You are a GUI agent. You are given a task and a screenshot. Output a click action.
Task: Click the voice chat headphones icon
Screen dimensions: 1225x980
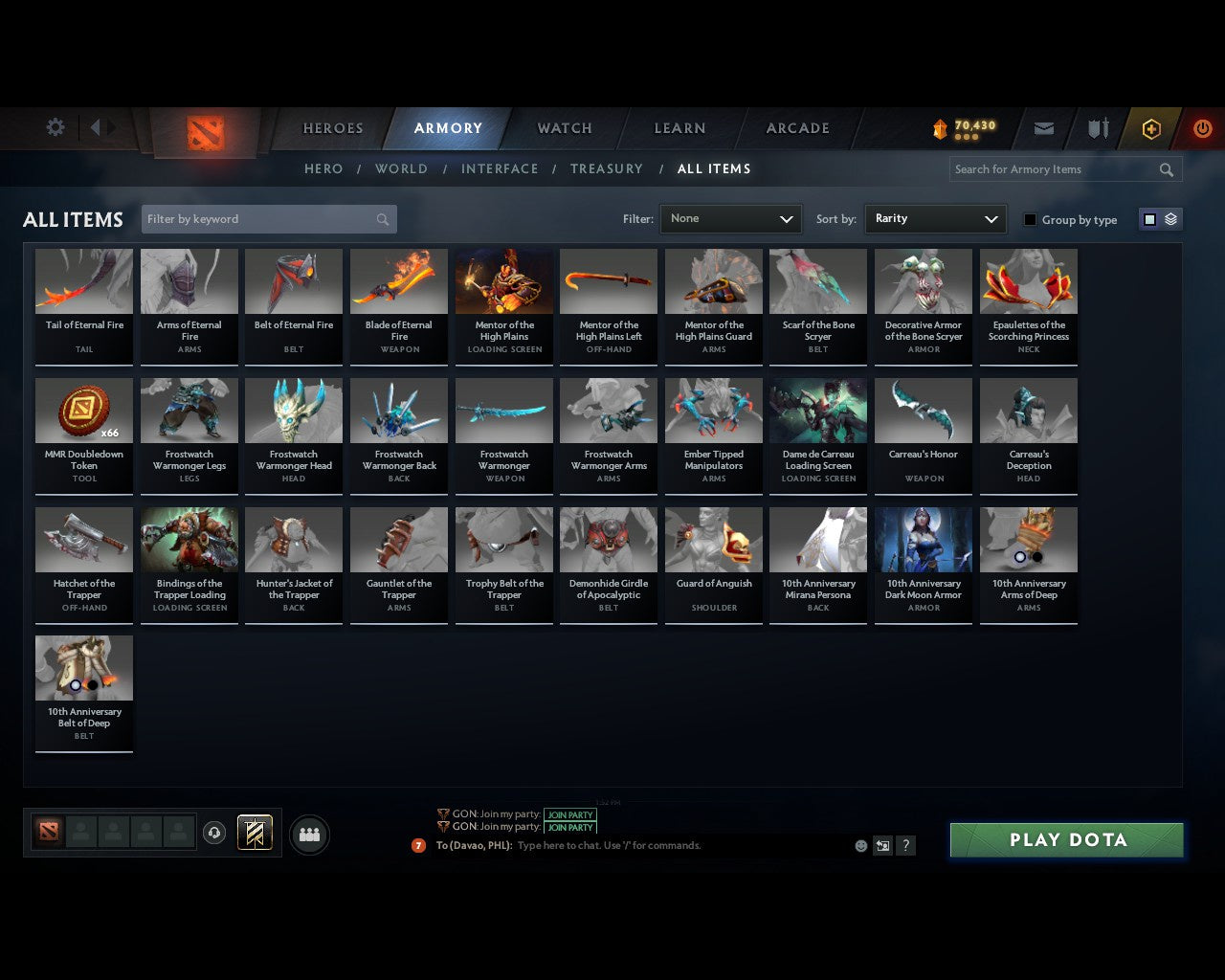[213, 832]
